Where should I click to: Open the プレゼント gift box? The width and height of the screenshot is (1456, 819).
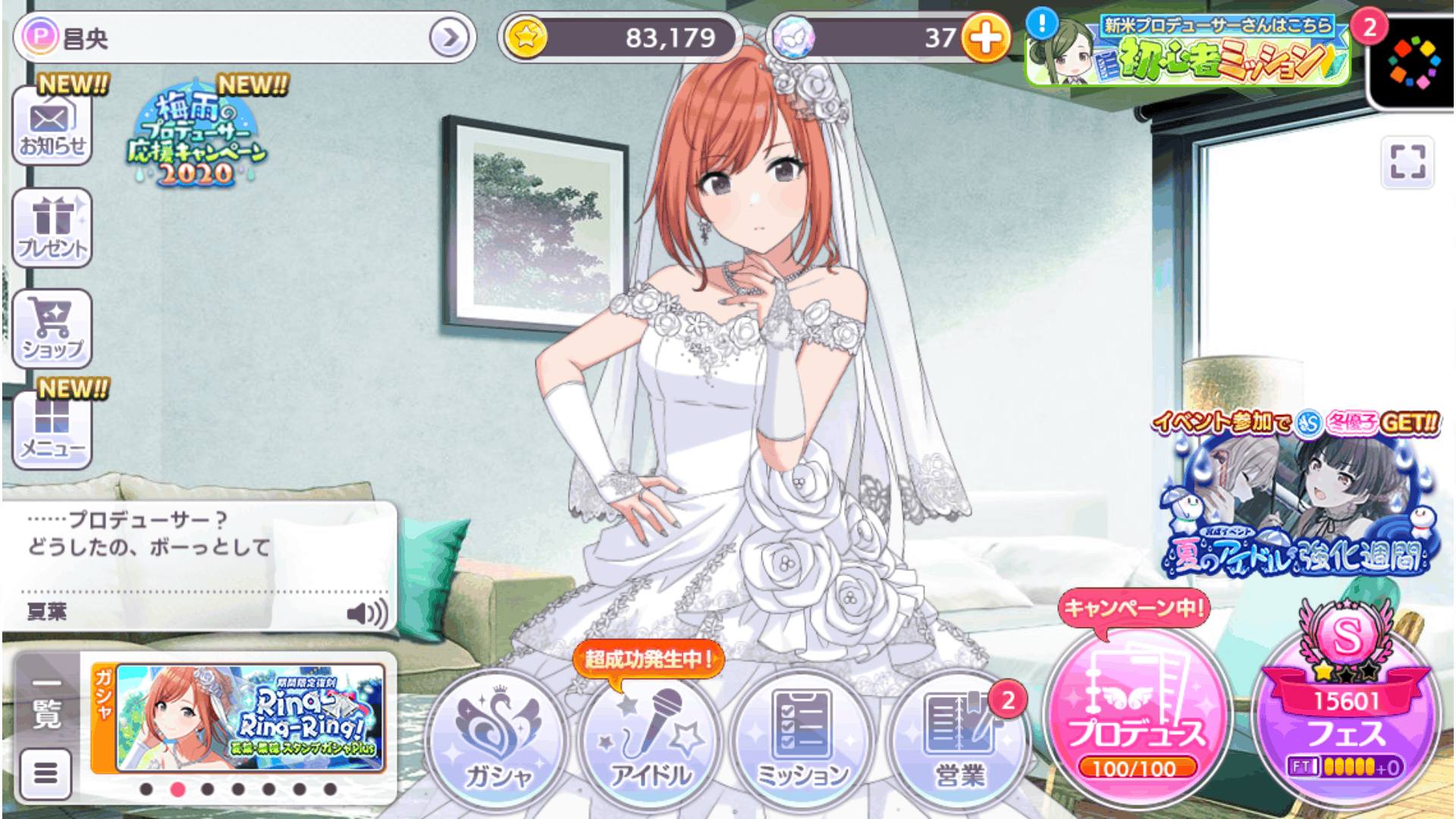52,227
